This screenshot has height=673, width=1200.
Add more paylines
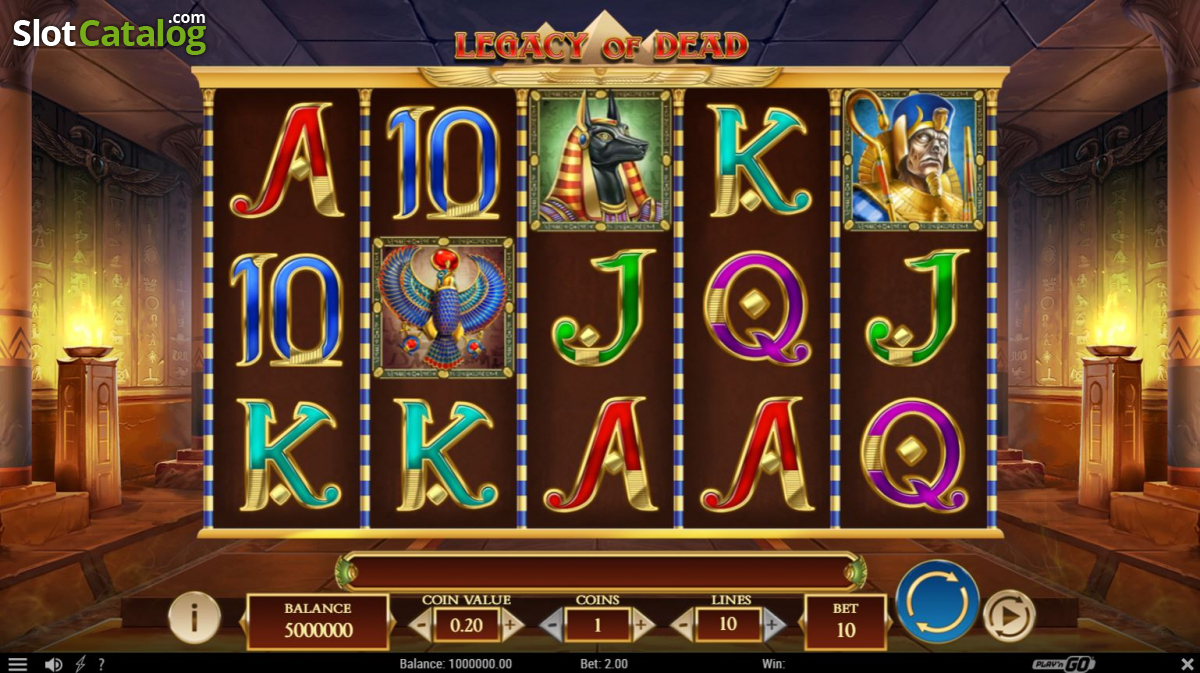coord(772,626)
